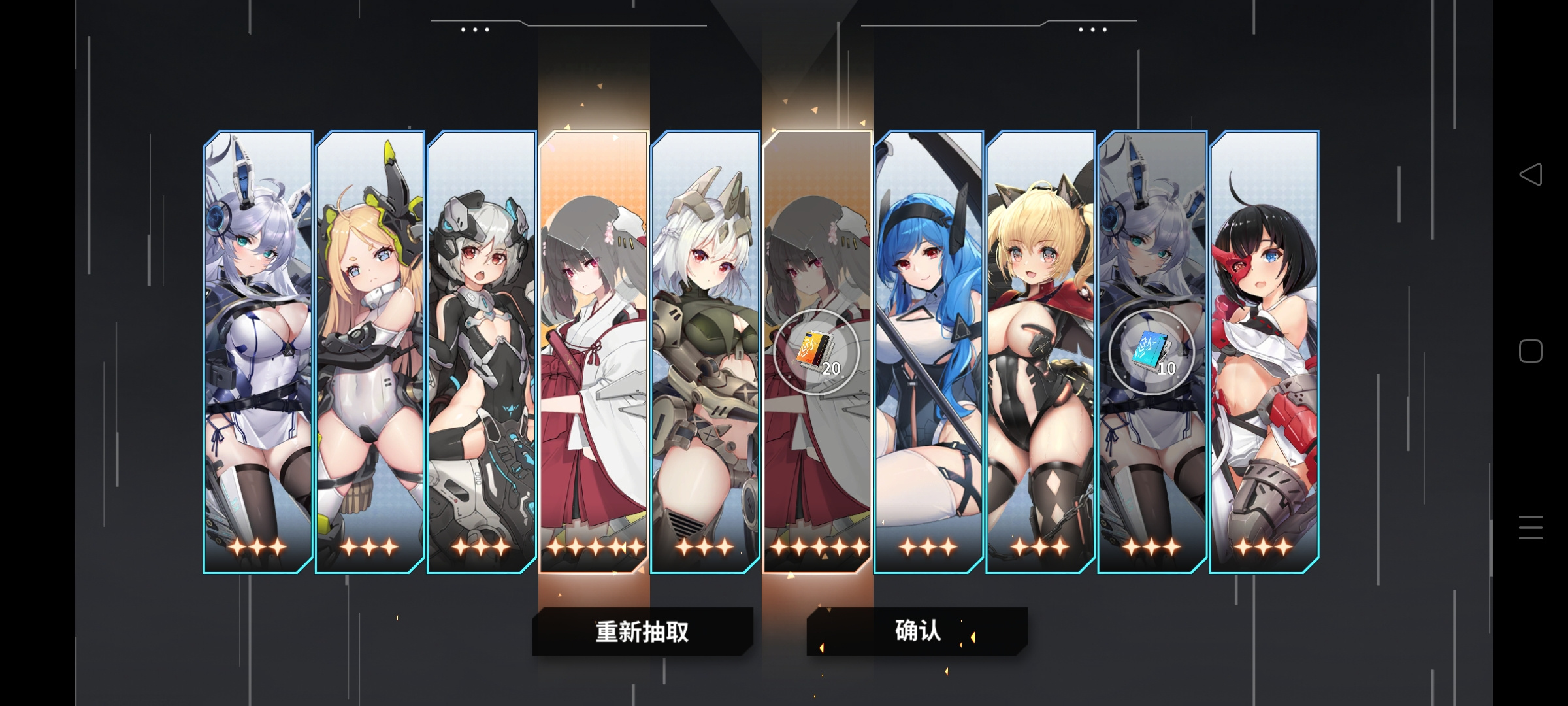The width and height of the screenshot is (1568, 706).
Task: Tap the 重新抽取 redraw button area
Action: 644,631
